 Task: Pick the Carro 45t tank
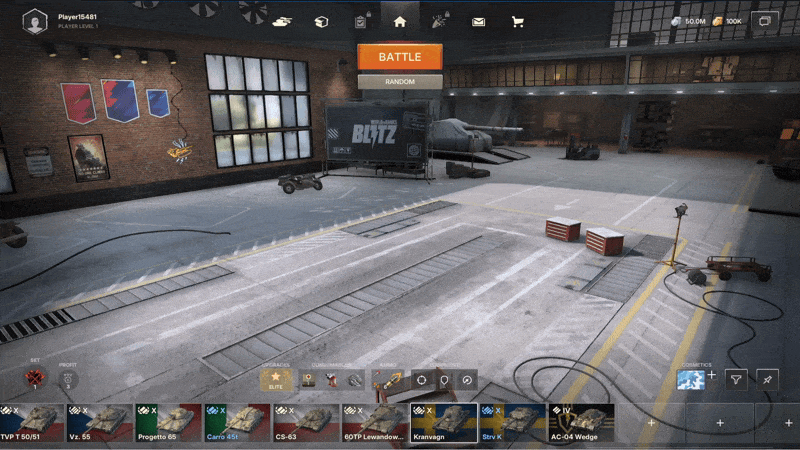click(237, 422)
